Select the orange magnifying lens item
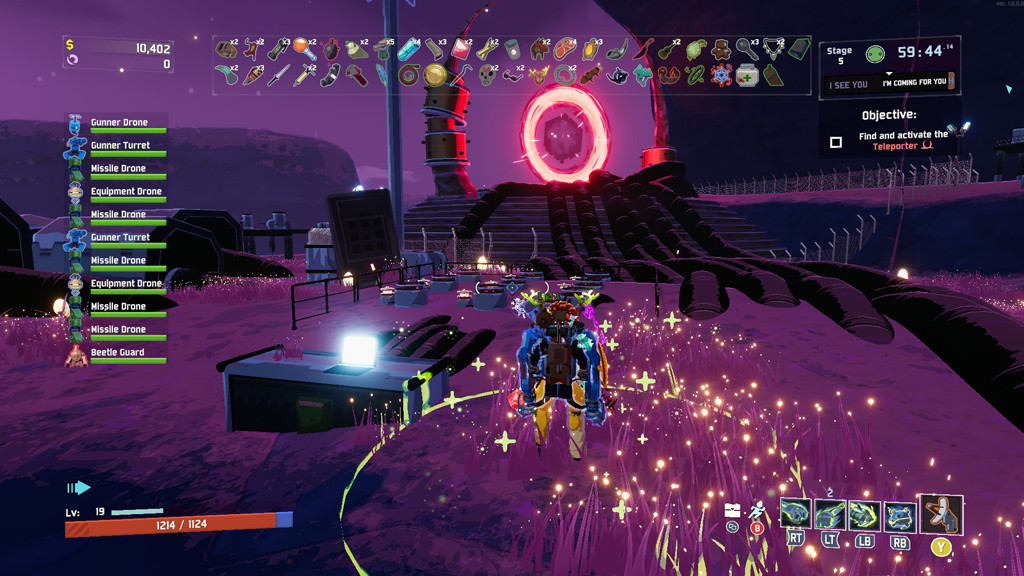Viewport: 1024px width, 576px height. 304,47
